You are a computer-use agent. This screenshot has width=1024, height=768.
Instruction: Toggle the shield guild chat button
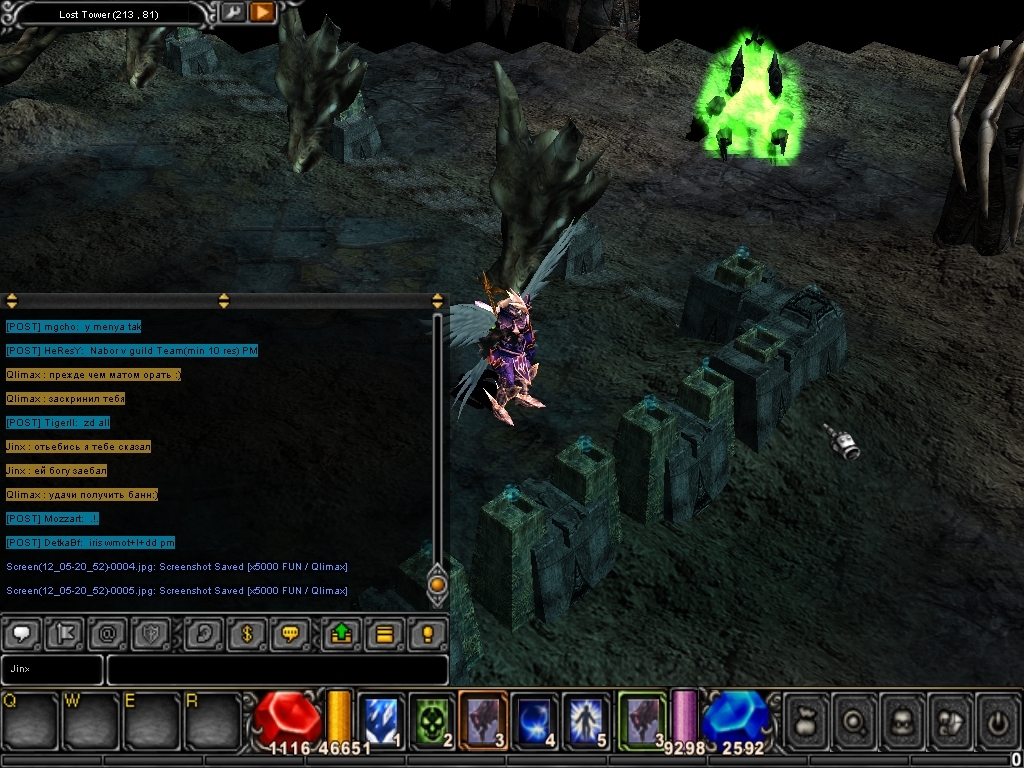point(150,634)
